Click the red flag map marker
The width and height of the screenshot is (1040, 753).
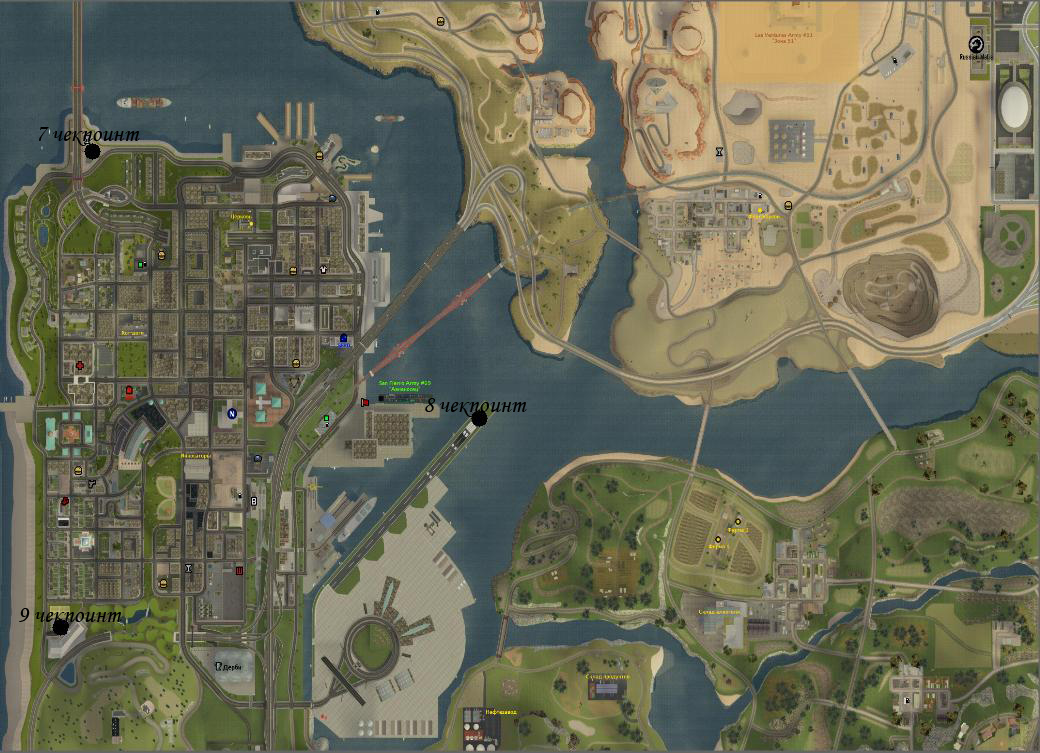364,402
